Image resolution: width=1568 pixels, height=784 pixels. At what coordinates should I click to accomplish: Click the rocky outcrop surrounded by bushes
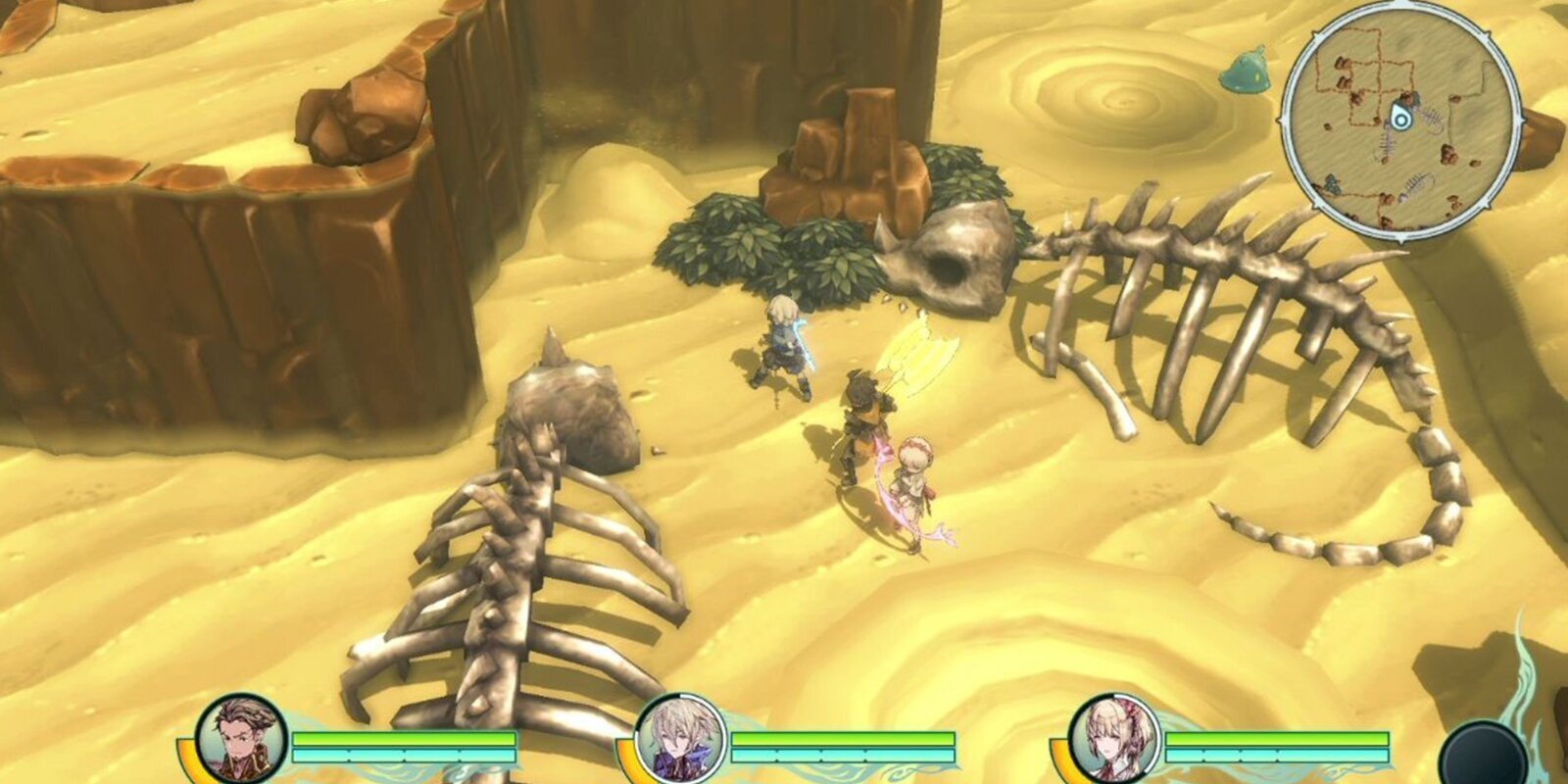point(843,176)
